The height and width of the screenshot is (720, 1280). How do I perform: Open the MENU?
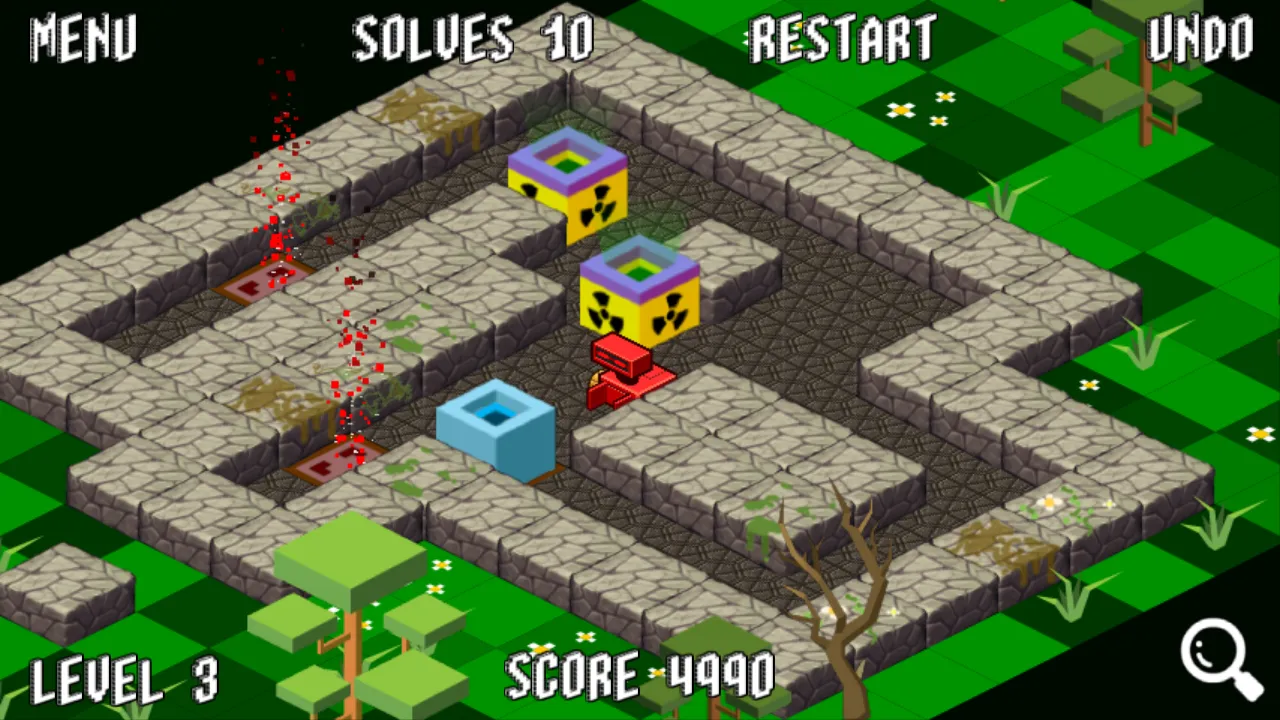82,40
